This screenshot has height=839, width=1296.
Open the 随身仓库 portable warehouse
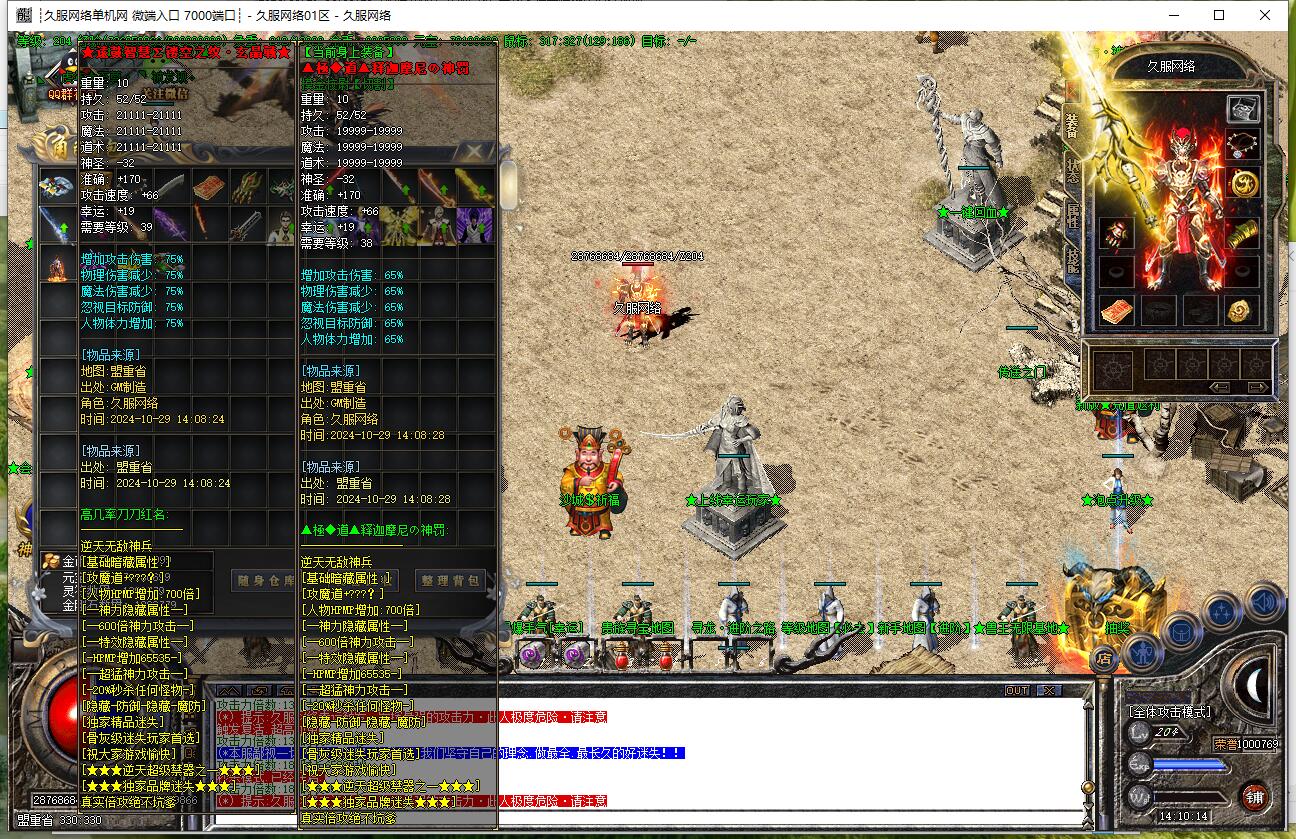[x=266, y=580]
